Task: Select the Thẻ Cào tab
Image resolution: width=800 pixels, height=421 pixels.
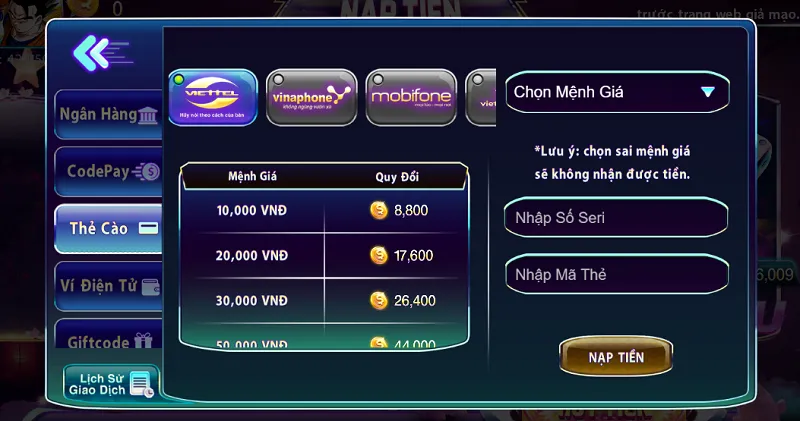Action: (108, 228)
